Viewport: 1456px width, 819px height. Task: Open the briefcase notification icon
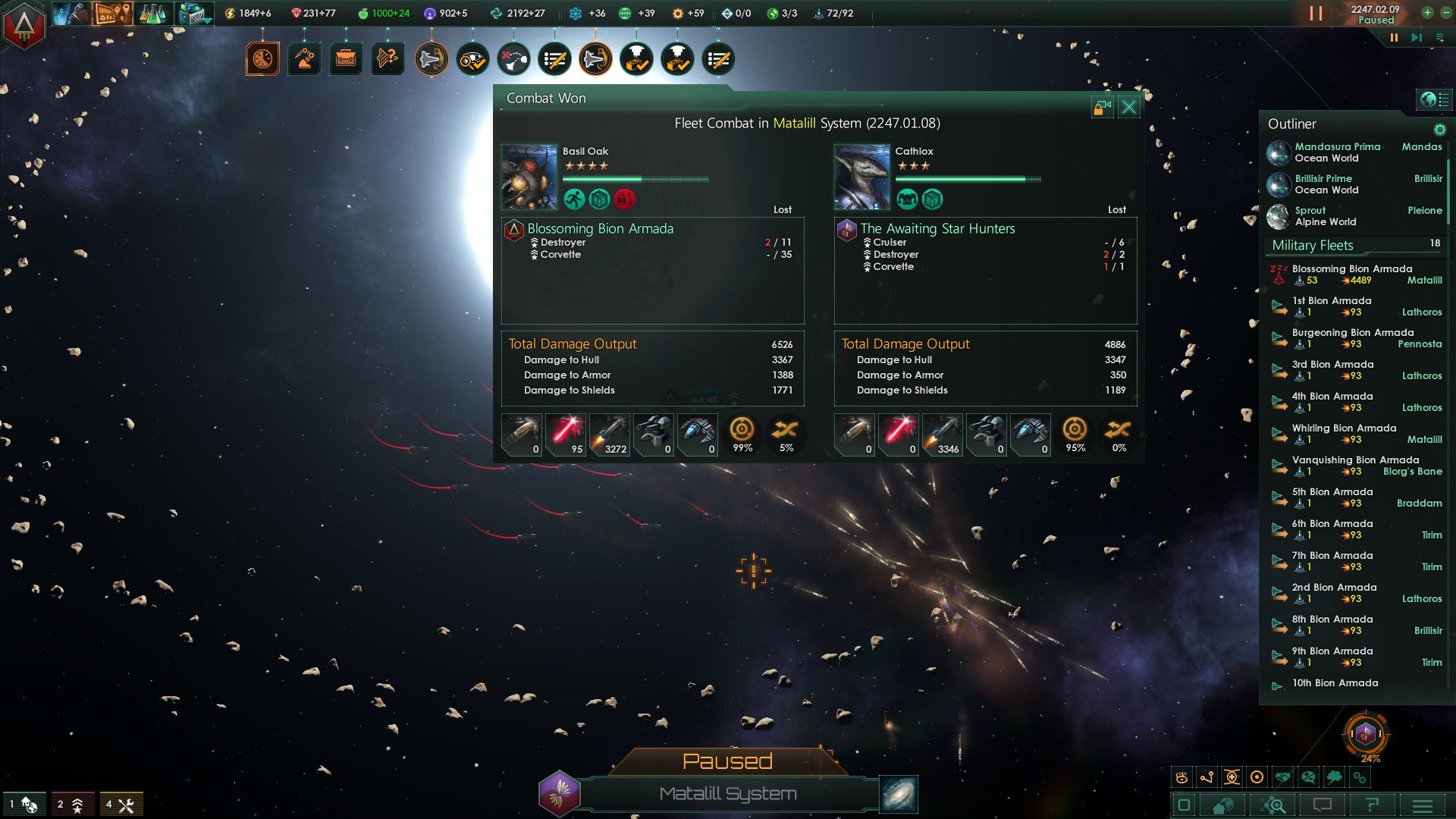(x=346, y=59)
